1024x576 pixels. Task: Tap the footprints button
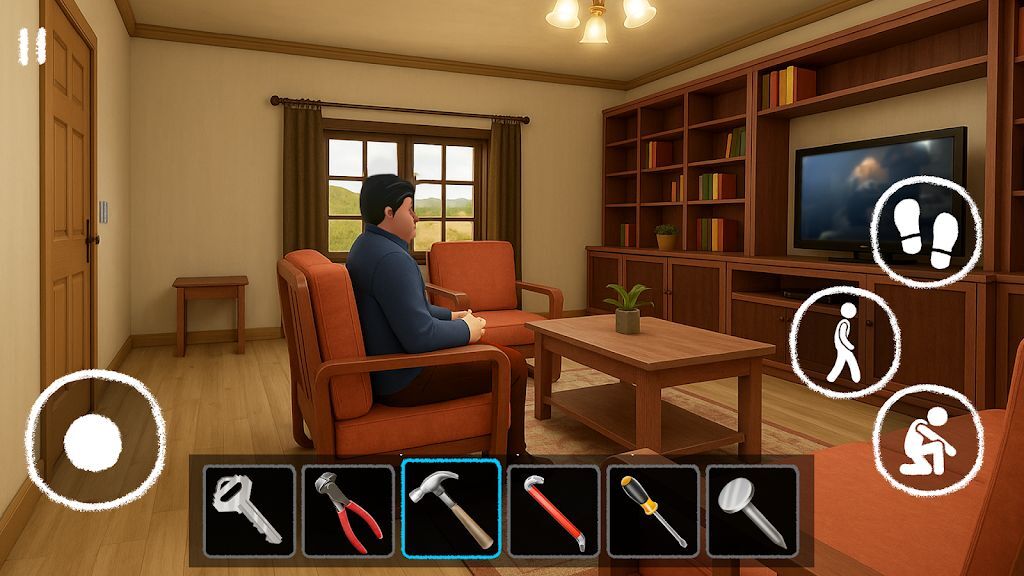tap(926, 233)
